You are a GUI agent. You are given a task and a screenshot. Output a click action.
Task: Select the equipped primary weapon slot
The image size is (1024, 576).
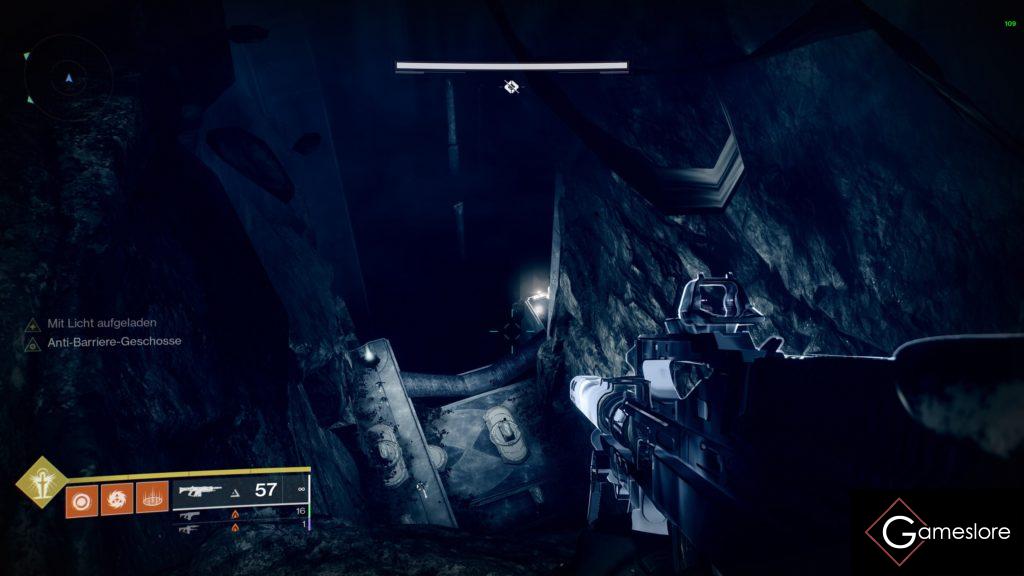point(238,490)
